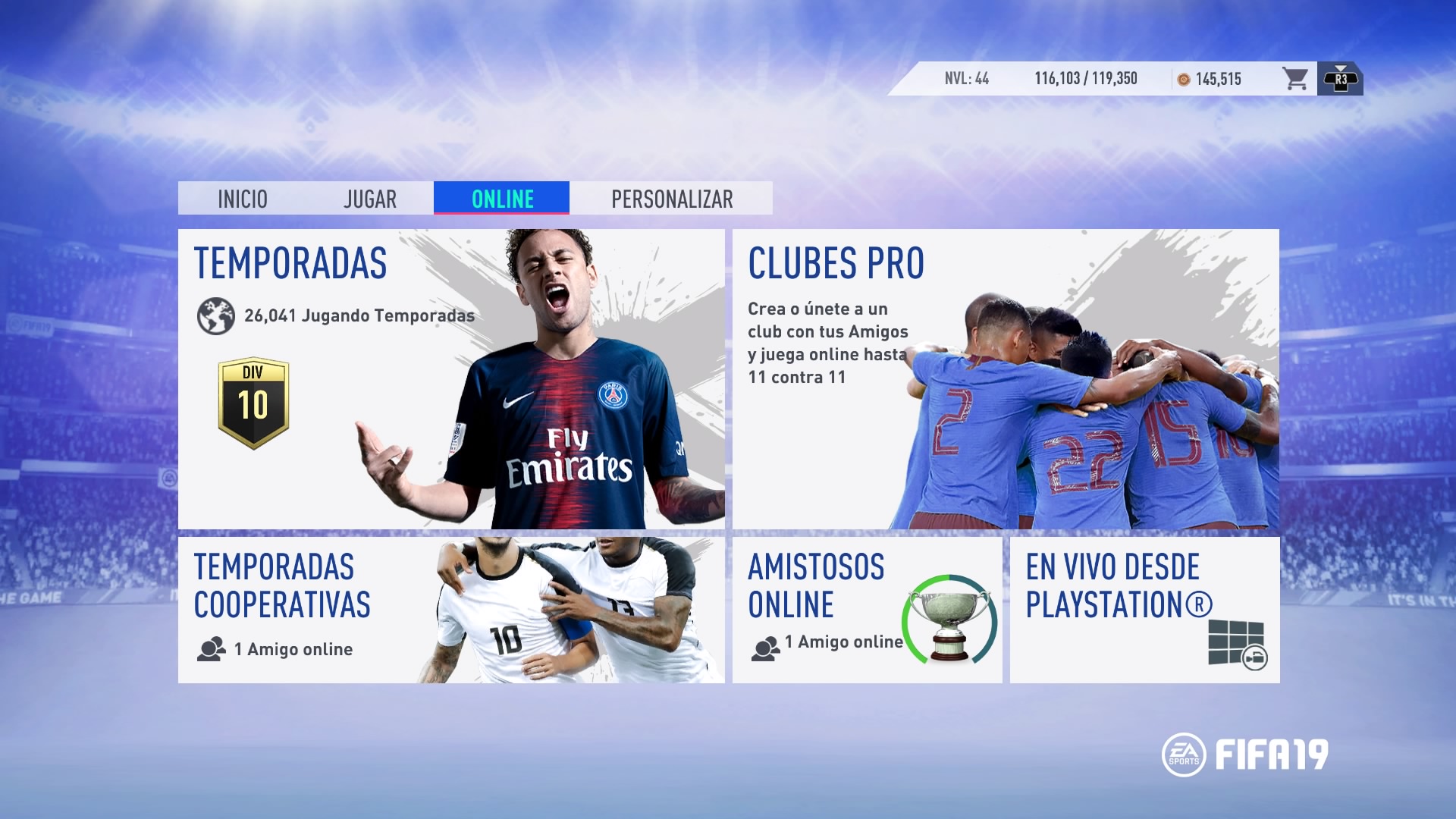Choose the CLUBES PRO tile
The image size is (1456, 819).
coord(1006,379)
